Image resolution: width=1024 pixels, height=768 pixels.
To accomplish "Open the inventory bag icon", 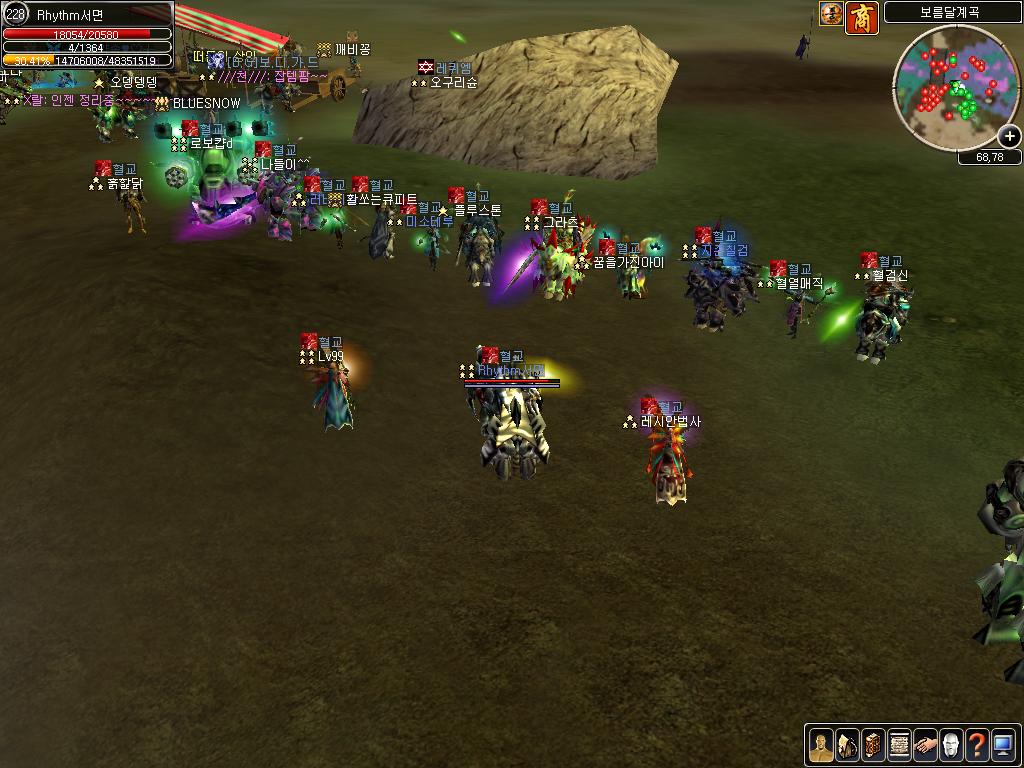I will click(x=847, y=745).
